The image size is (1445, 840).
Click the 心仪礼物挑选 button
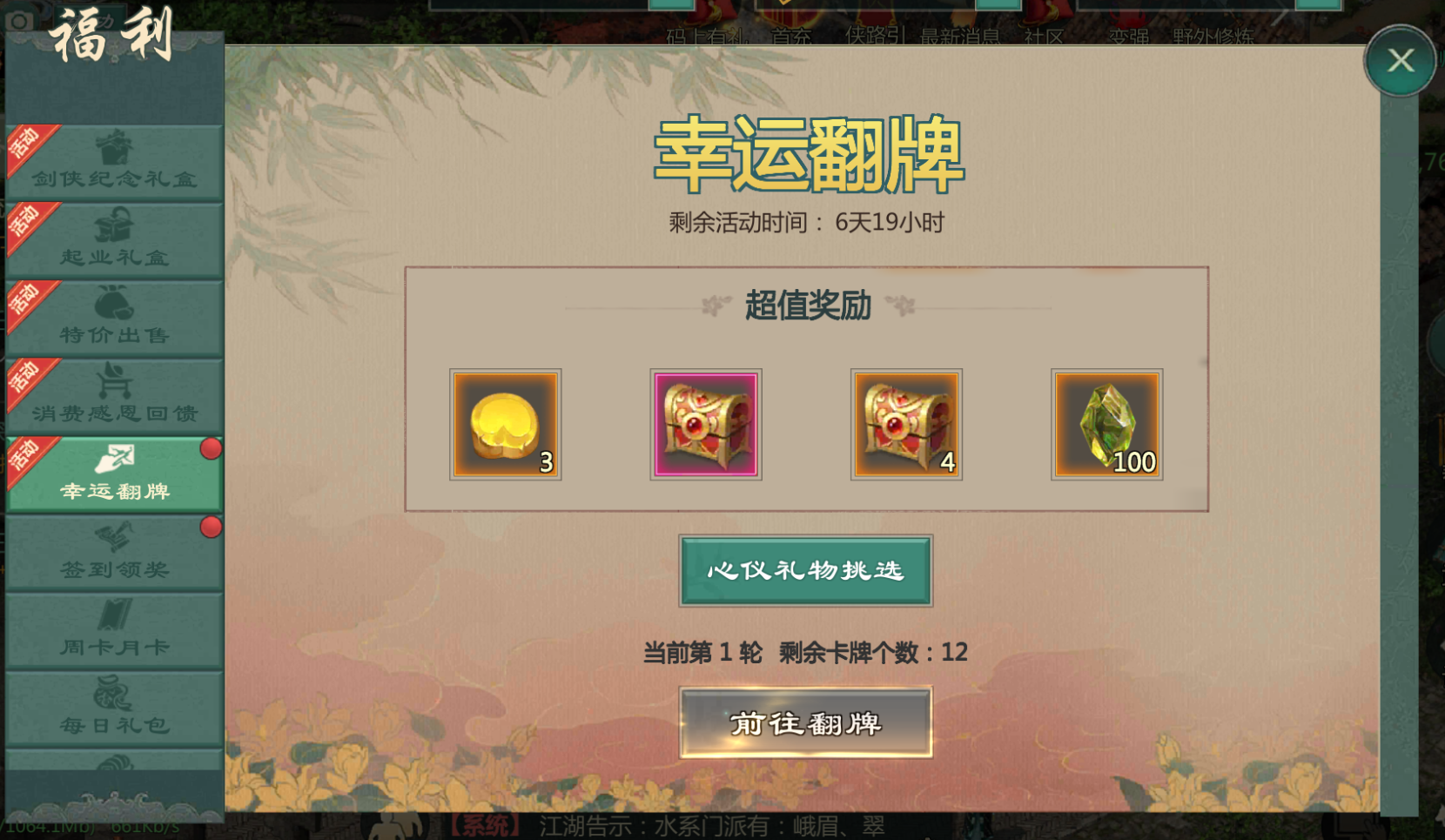(x=805, y=570)
